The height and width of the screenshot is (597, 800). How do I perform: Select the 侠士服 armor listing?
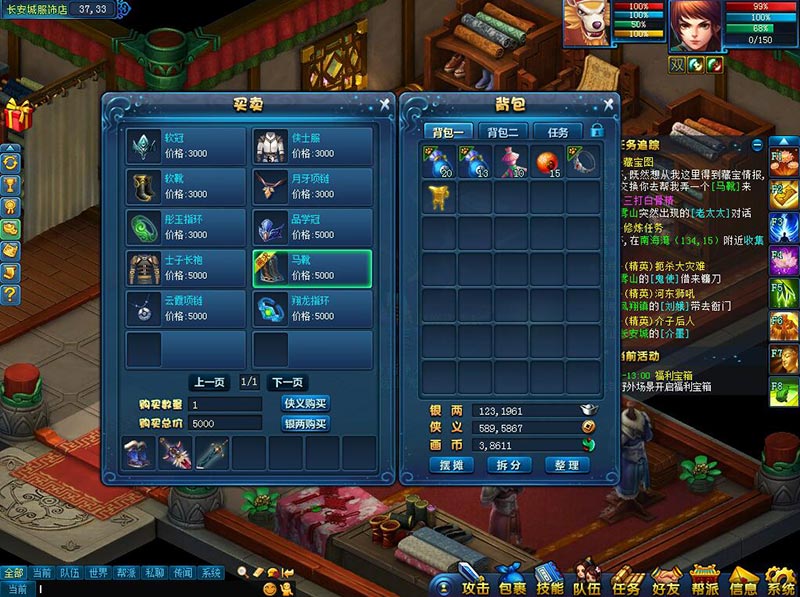pos(312,147)
